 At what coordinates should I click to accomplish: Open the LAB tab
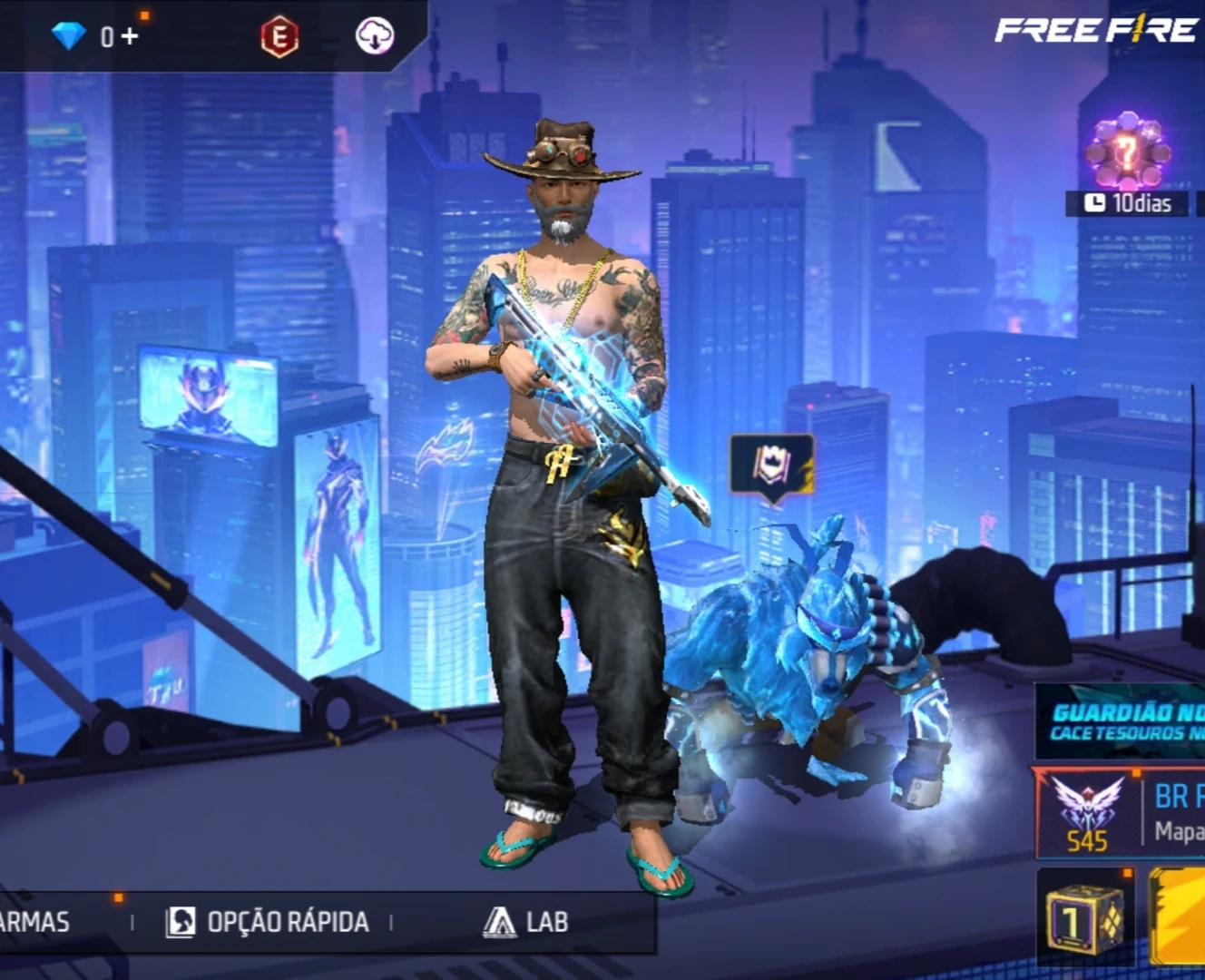(x=544, y=922)
